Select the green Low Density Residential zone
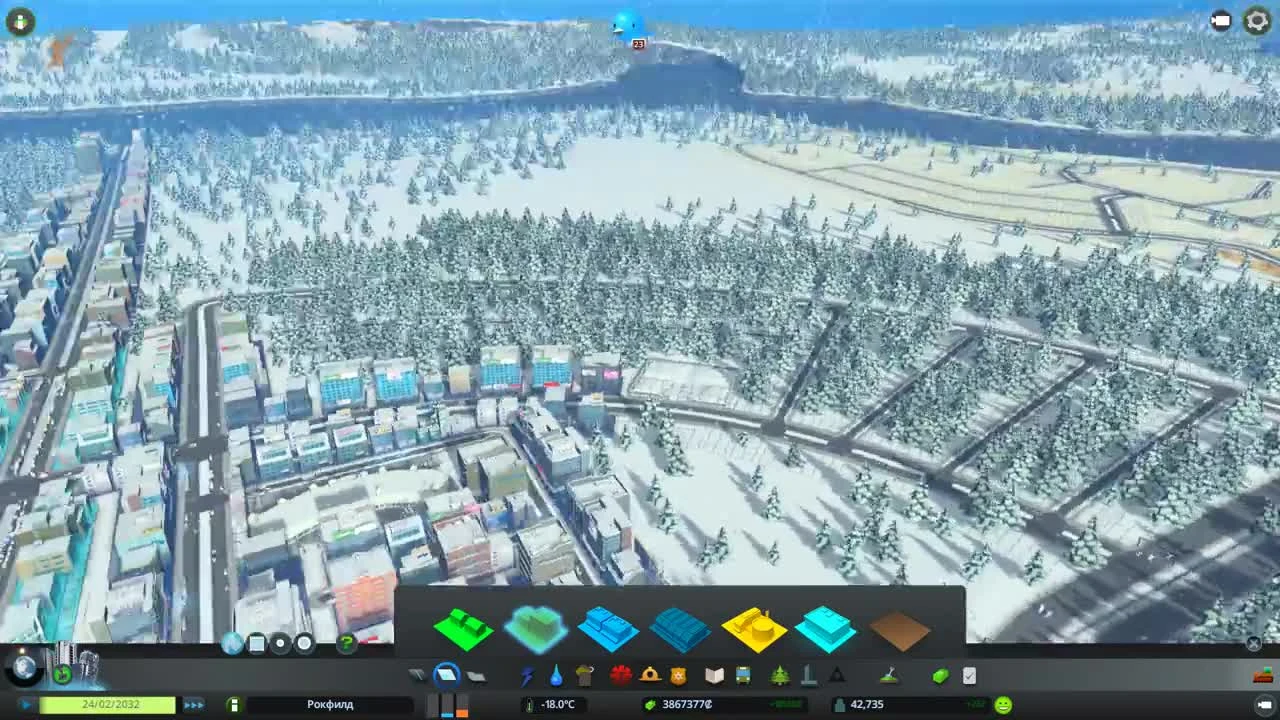 coord(463,628)
